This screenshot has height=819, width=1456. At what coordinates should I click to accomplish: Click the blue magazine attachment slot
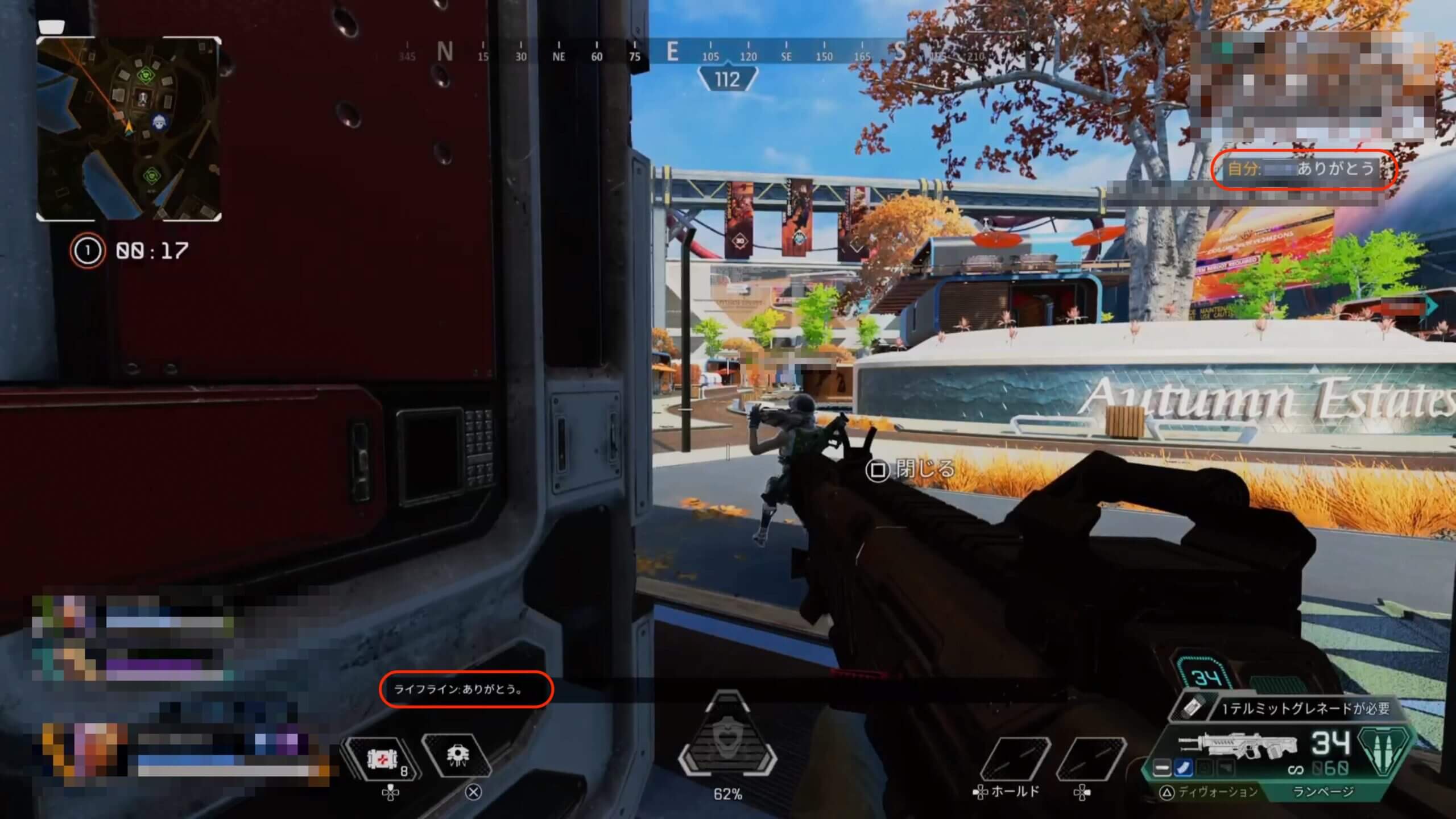click(x=1184, y=769)
